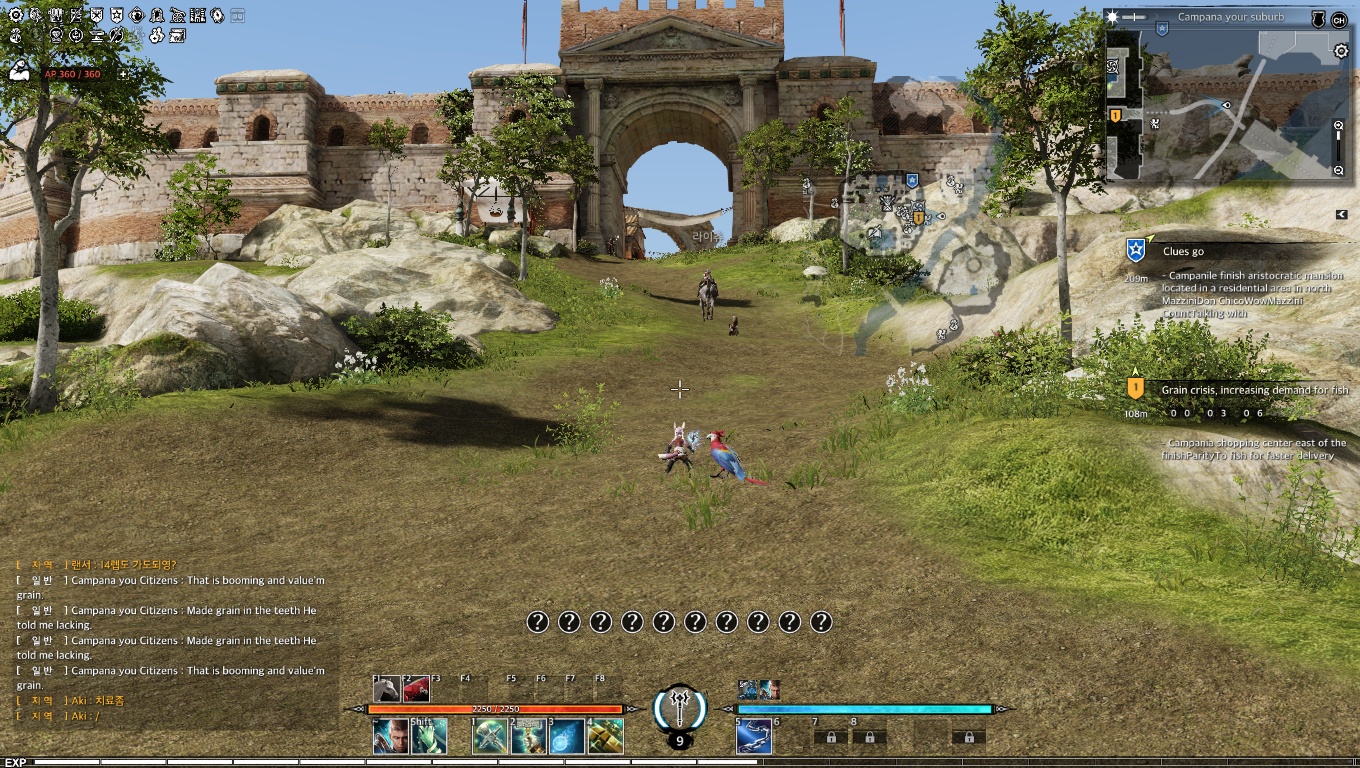This screenshot has width=1360, height=768.
Task: Use the chain skill in slot 5
Action: (x=753, y=737)
